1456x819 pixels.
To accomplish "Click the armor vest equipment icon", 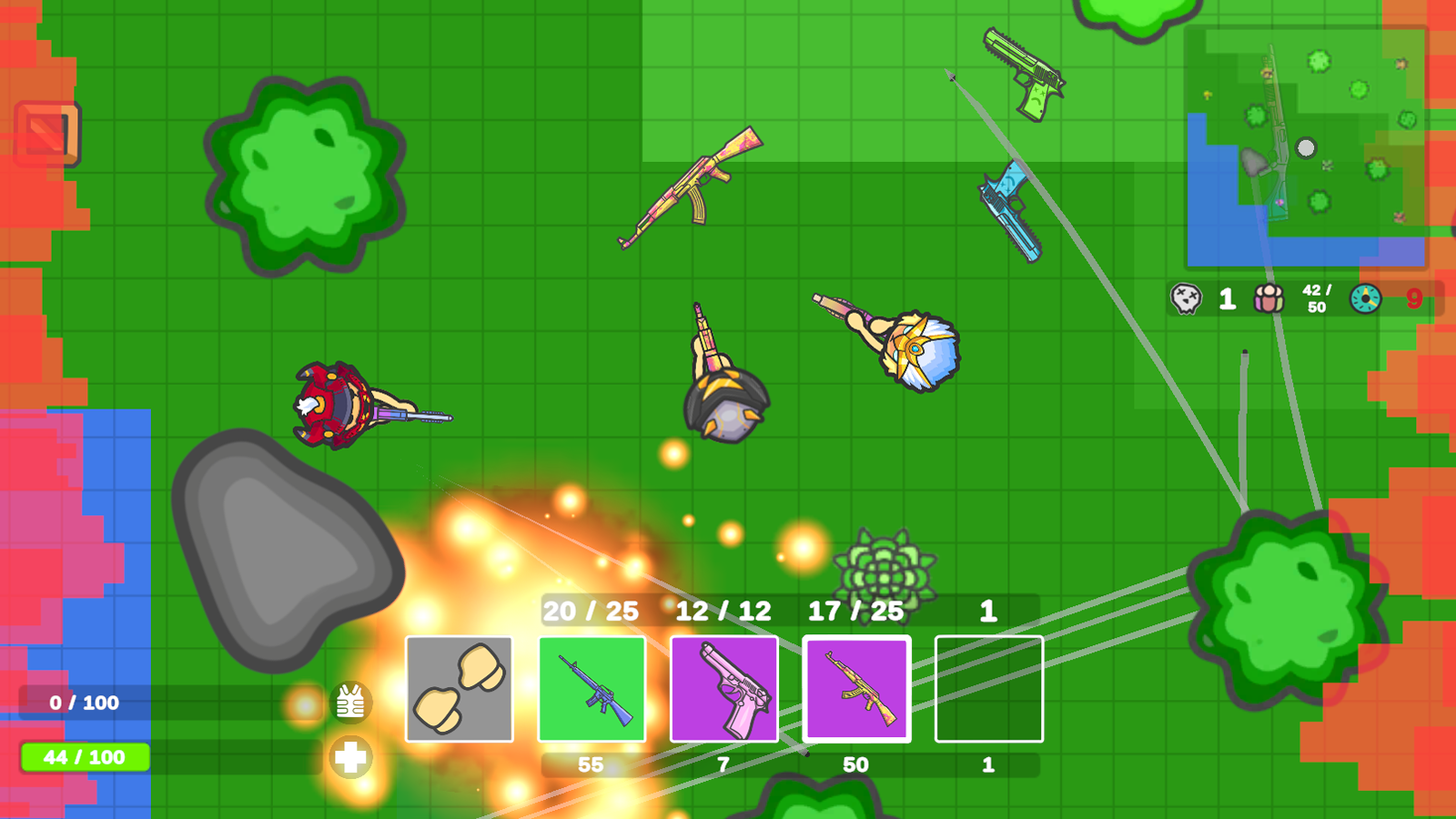I will pyautogui.click(x=350, y=701).
